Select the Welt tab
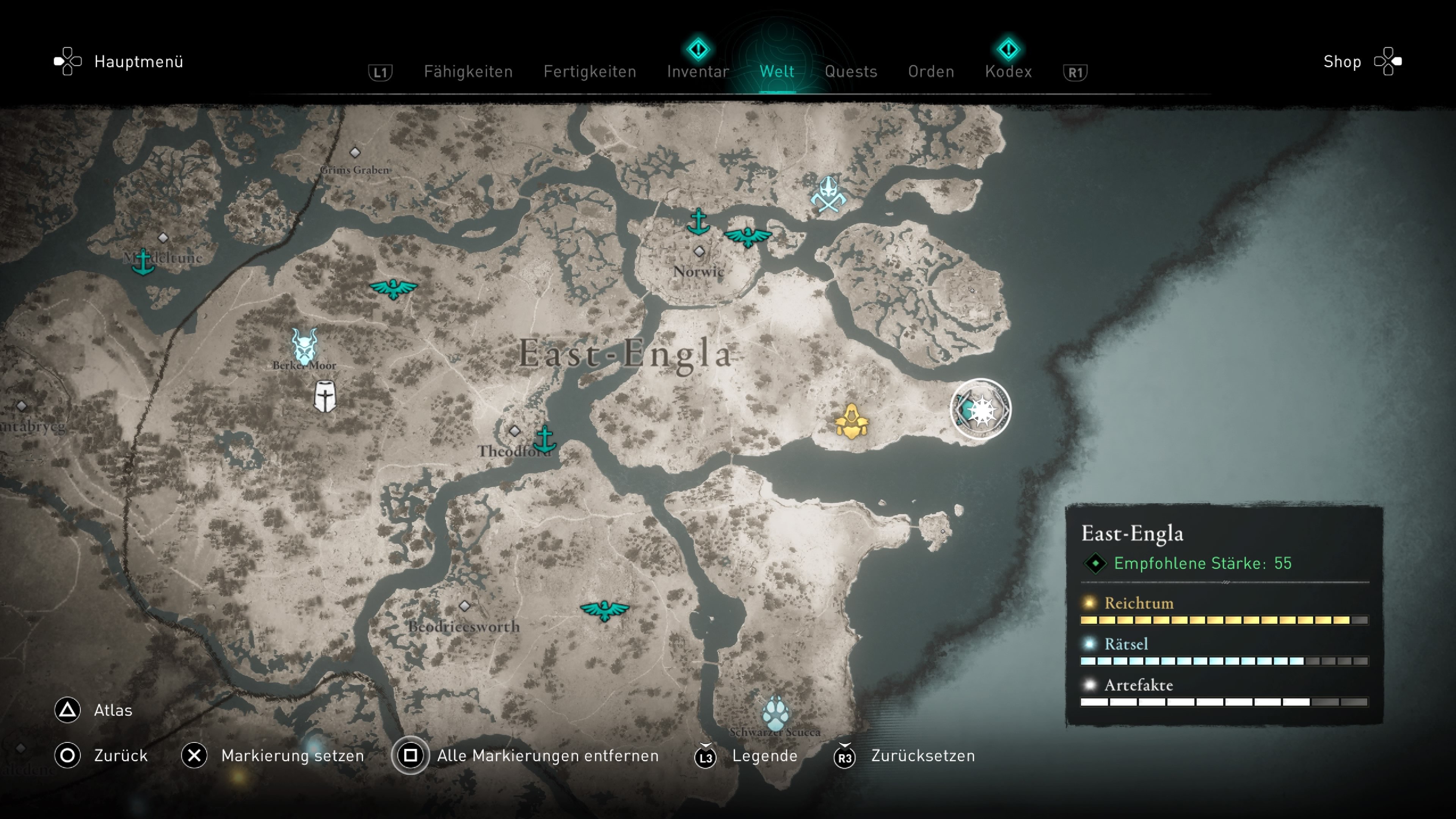The width and height of the screenshot is (1456, 819). [777, 72]
